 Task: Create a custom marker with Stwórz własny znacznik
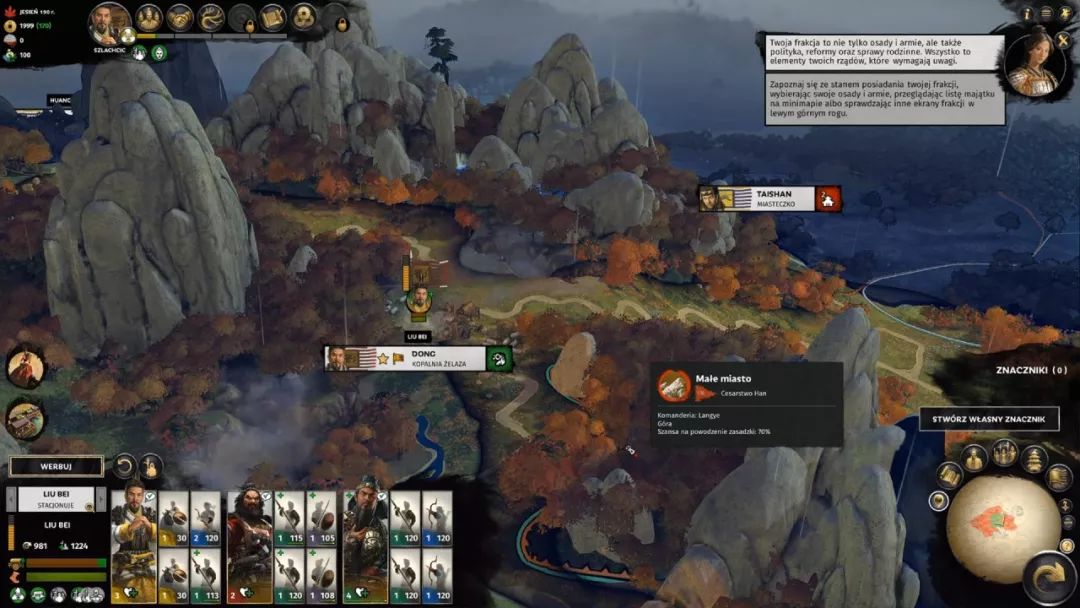coord(988,418)
